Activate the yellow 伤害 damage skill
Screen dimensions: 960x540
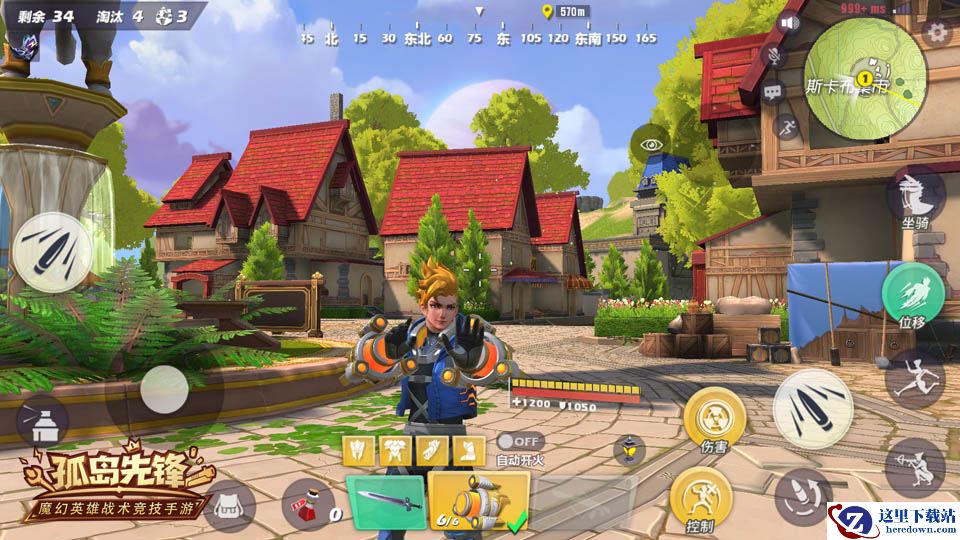(714, 418)
